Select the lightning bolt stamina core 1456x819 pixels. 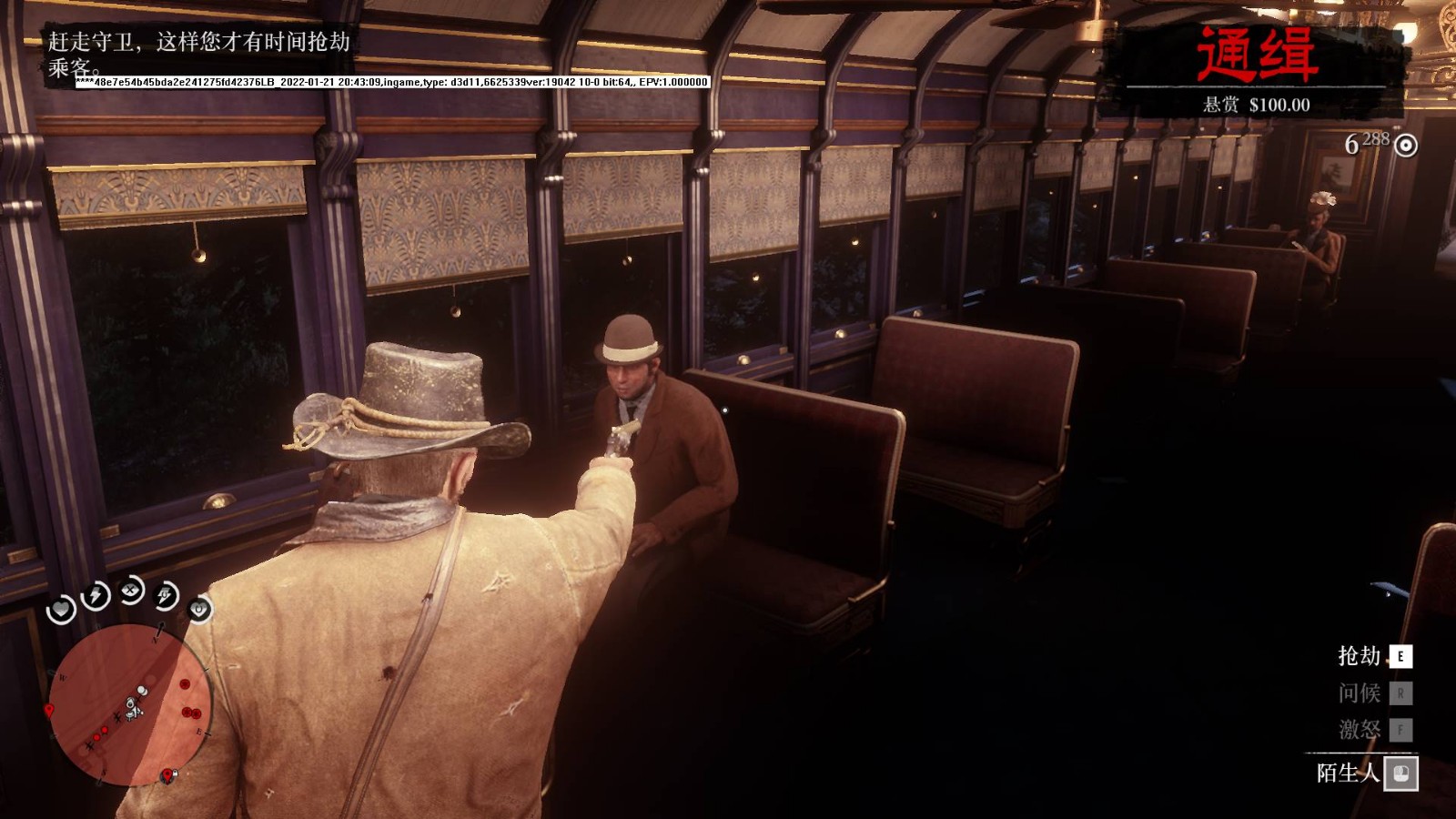click(96, 596)
